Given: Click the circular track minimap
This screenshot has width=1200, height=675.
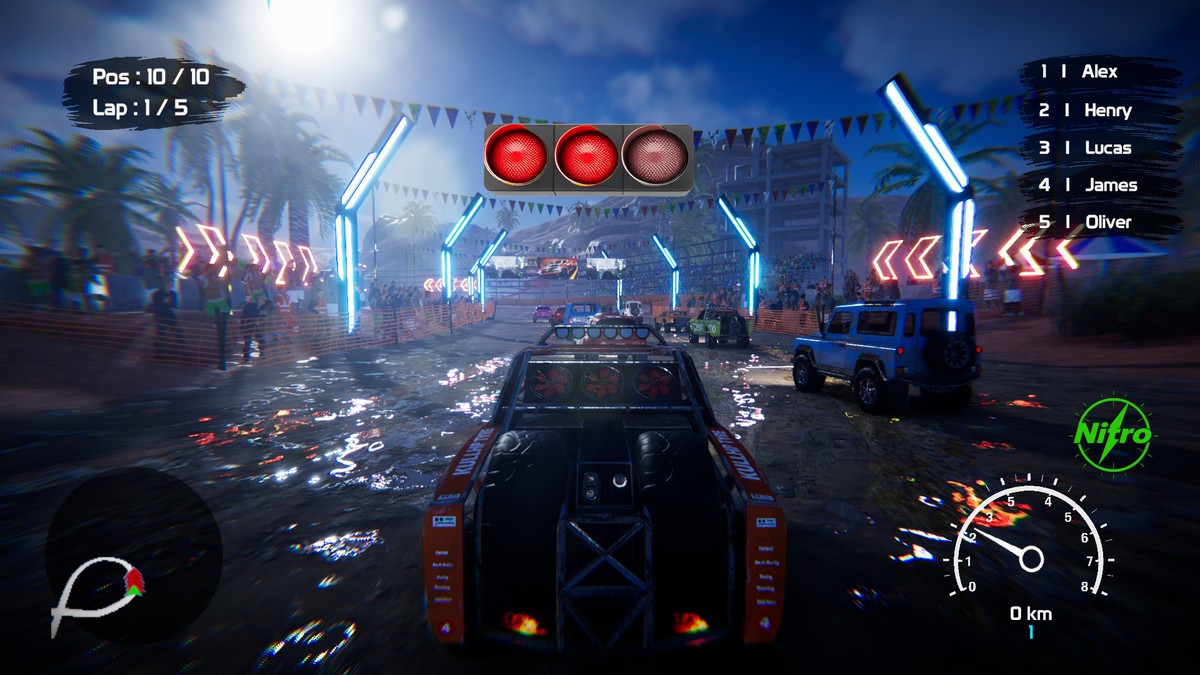Looking at the screenshot, I should coord(132,555).
